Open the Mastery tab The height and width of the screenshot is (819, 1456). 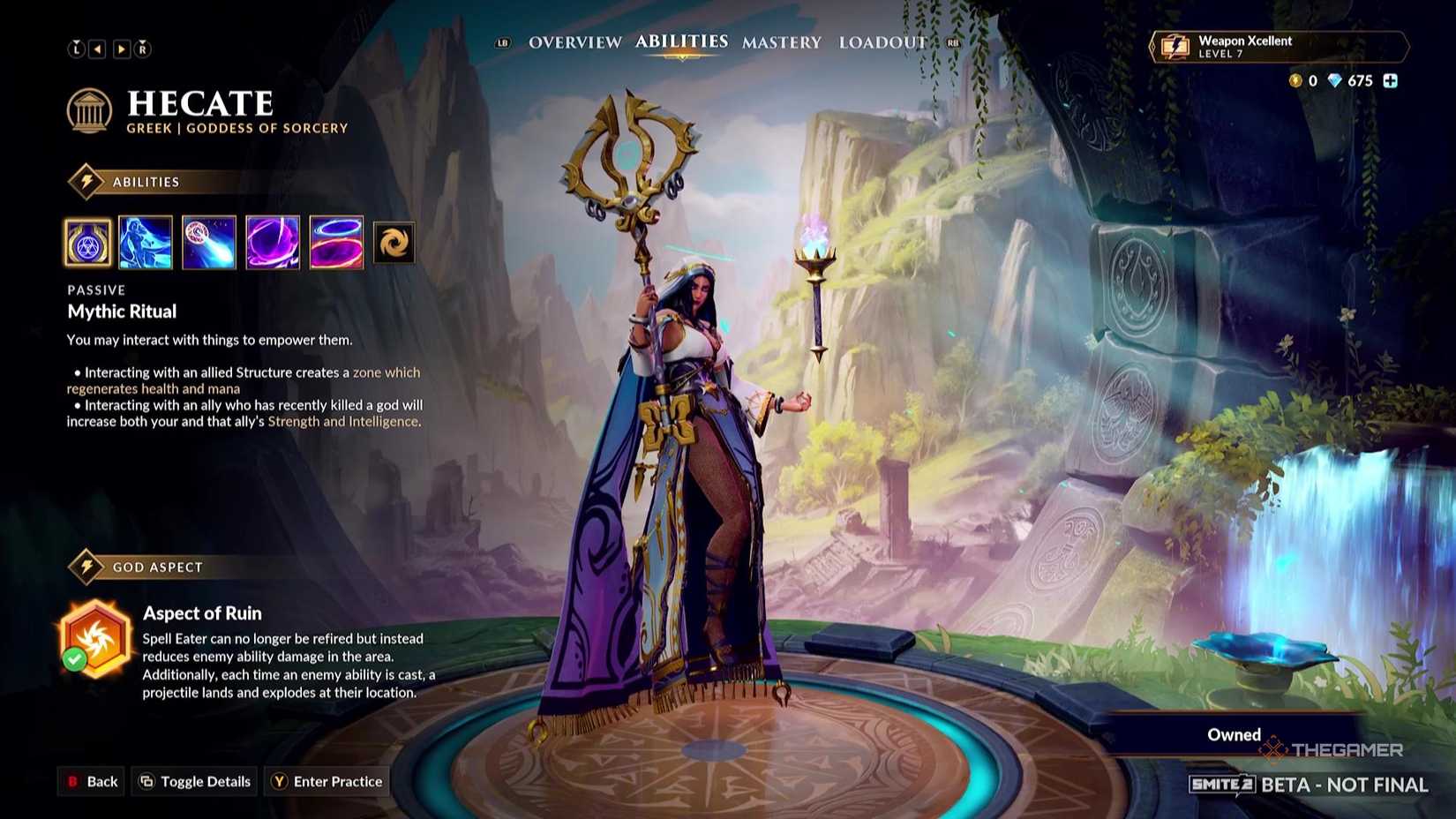click(782, 41)
